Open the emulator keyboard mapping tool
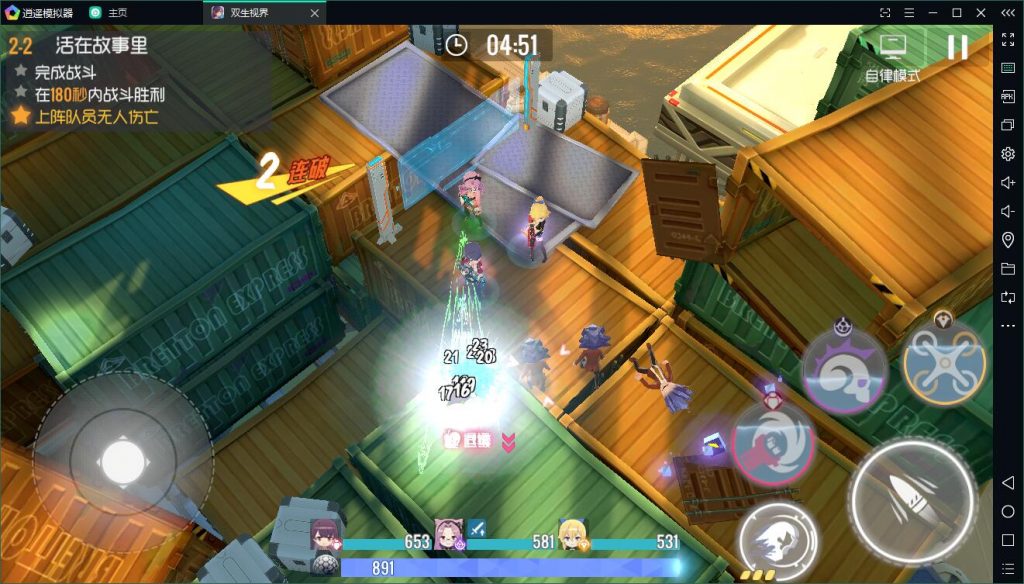This screenshot has width=1024, height=584. pos(1008,67)
